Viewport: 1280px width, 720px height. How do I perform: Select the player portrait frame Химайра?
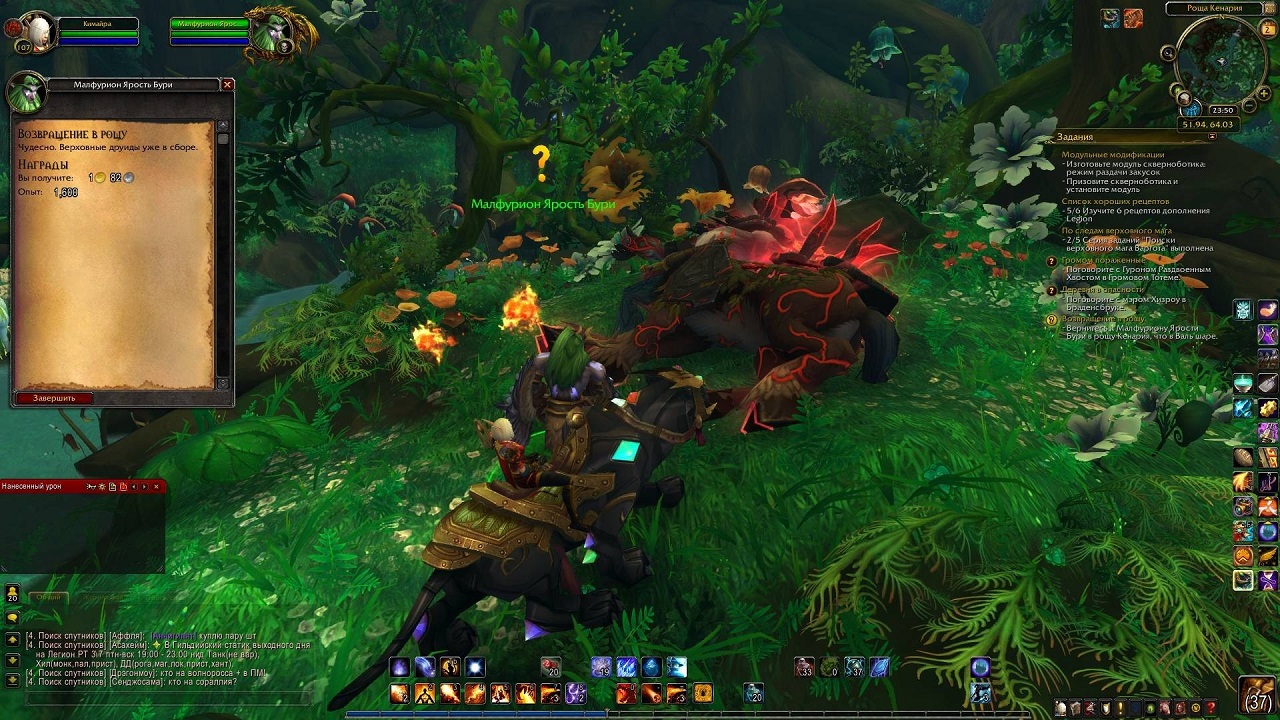(x=38, y=30)
